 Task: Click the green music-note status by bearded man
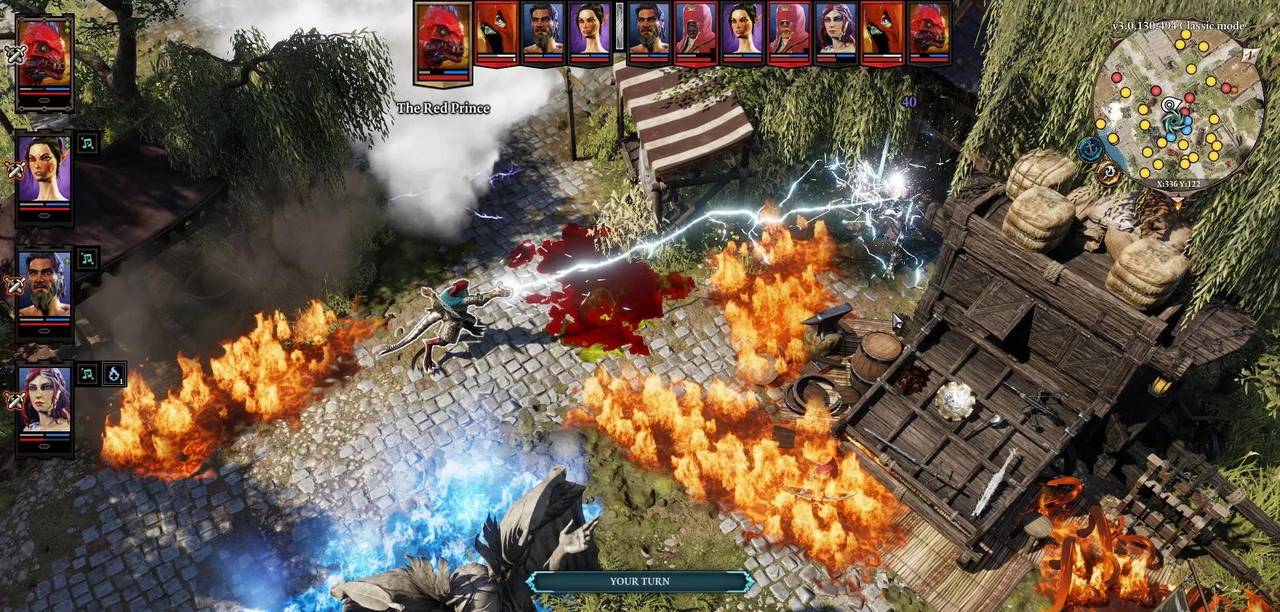click(x=87, y=258)
